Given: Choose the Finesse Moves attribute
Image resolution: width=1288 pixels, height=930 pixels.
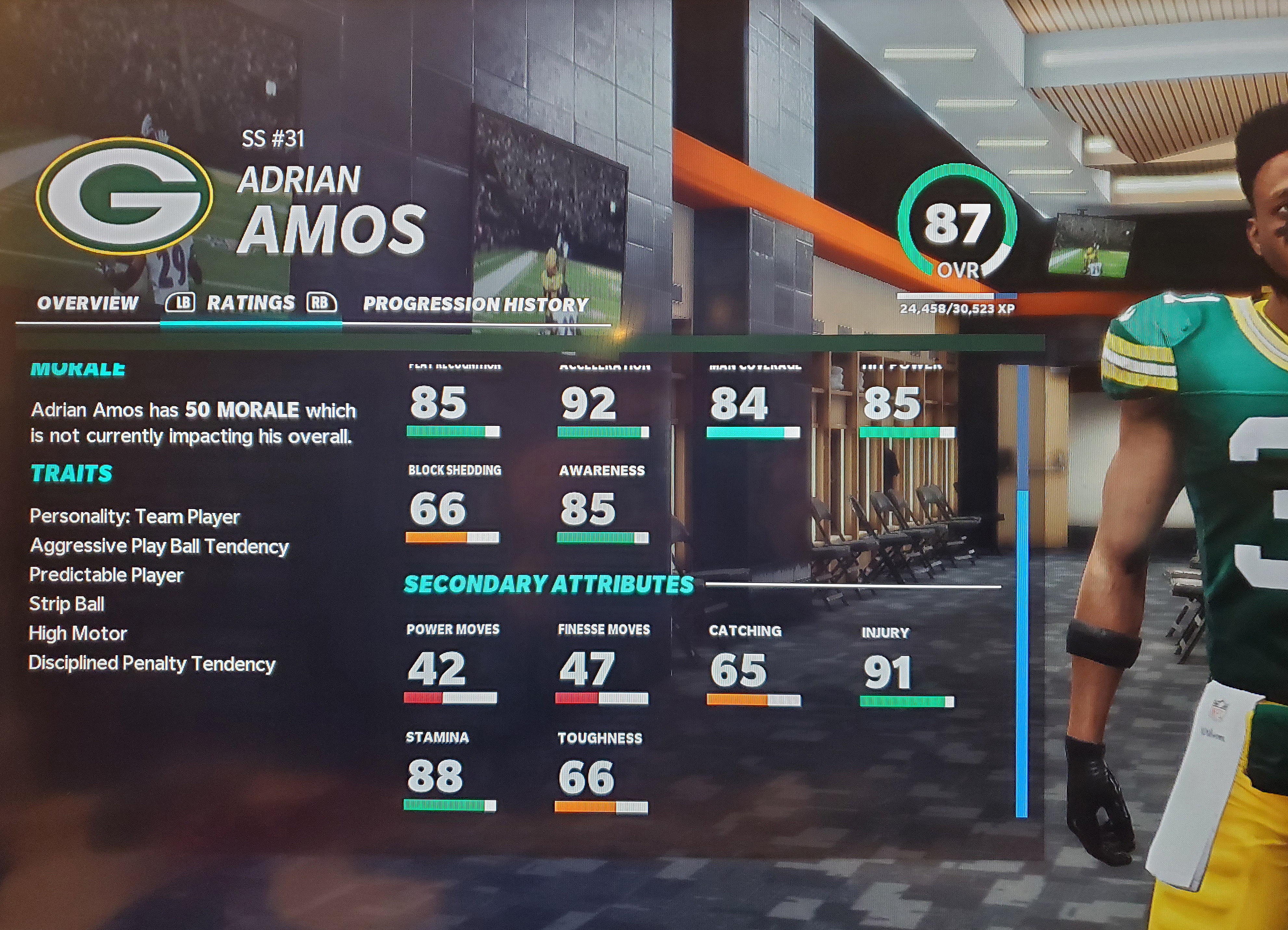Looking at the screenshot, I should point(603,664).
